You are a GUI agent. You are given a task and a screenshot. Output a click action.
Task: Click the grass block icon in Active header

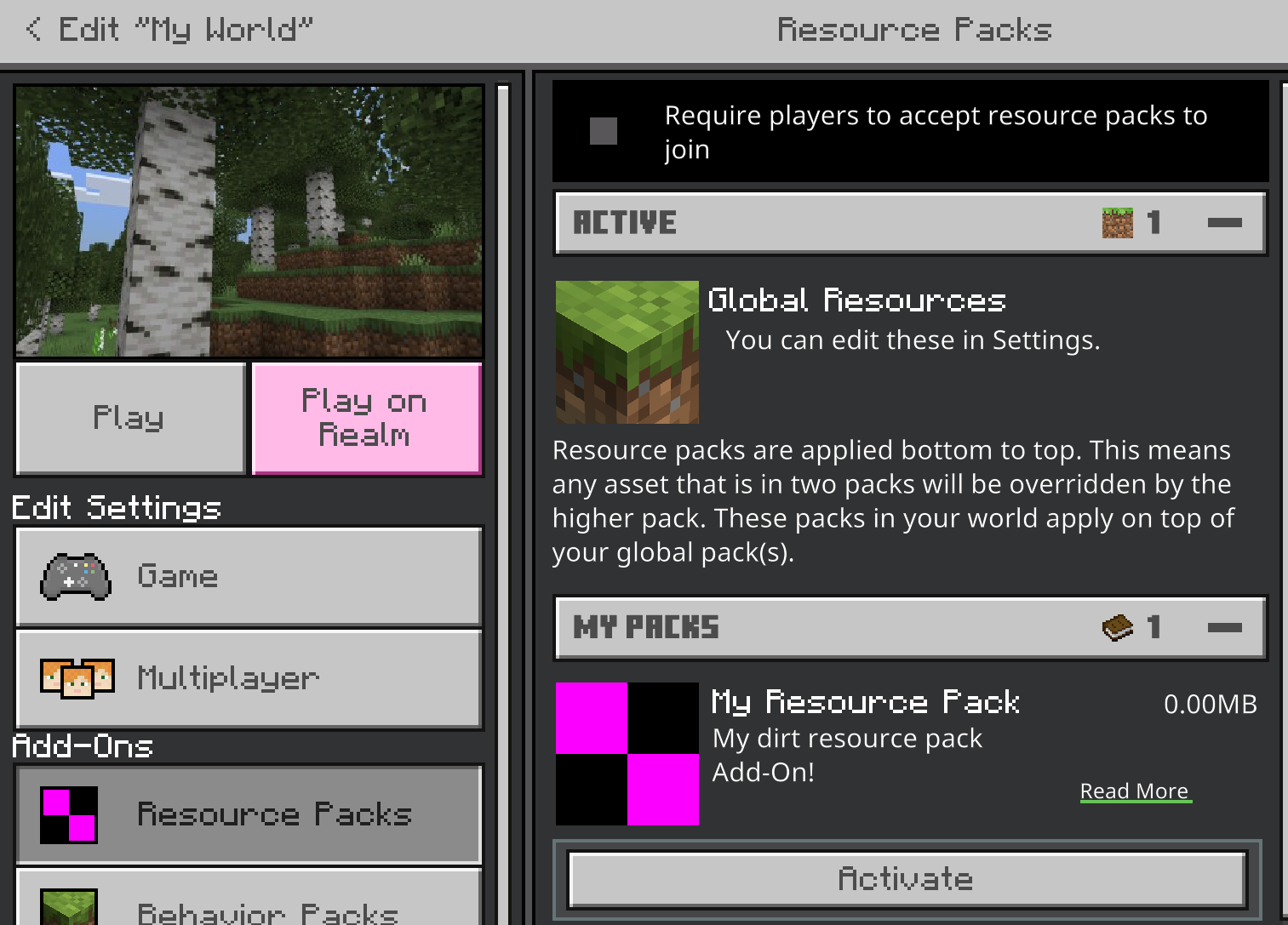[x=1117, y=222]
